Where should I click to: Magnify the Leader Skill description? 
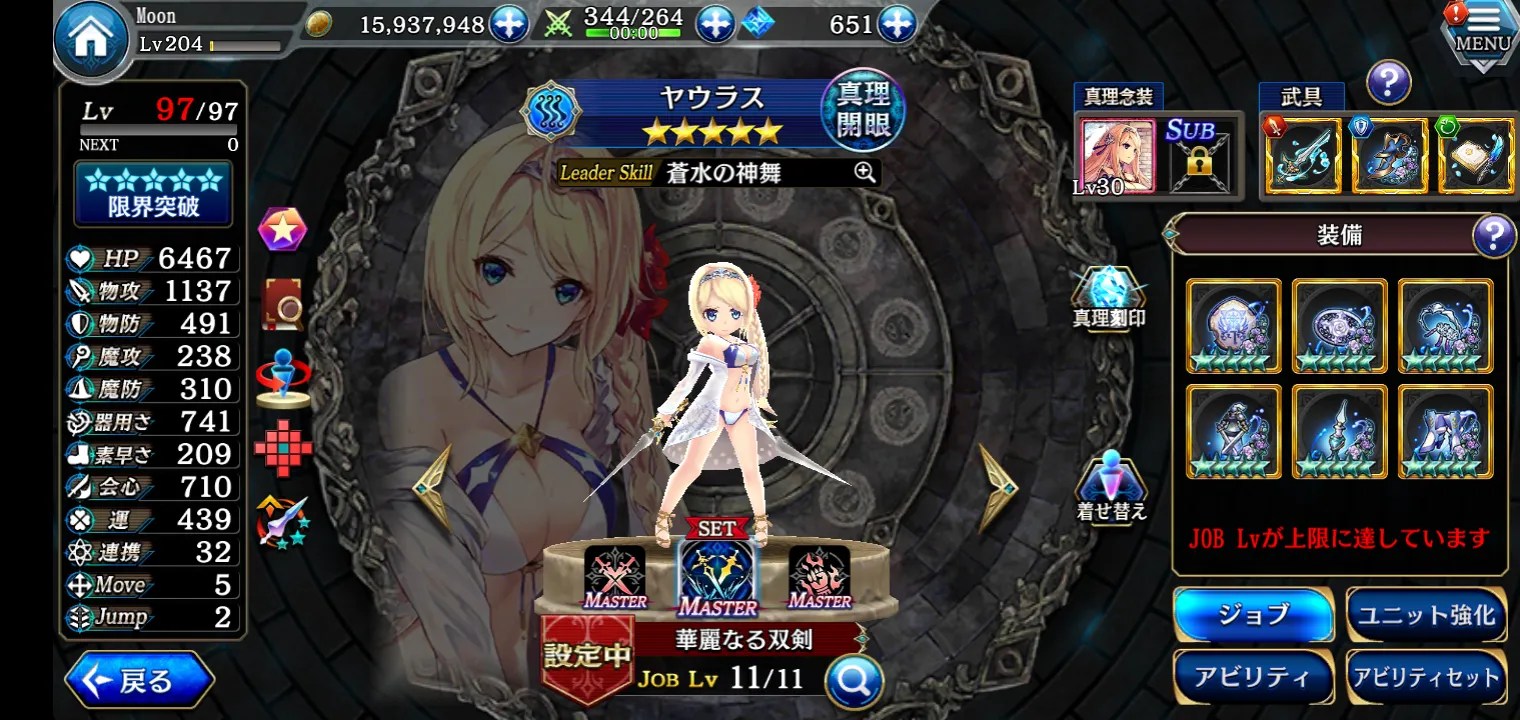tap(865, 172)
